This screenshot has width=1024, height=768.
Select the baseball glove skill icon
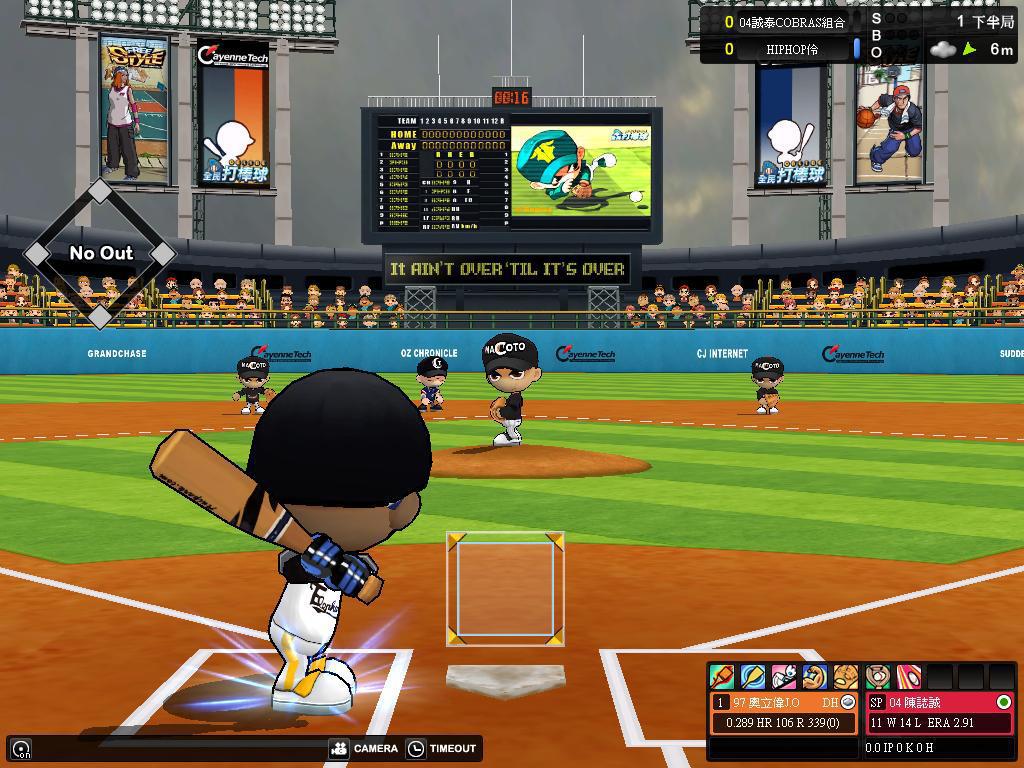(846, 677)
